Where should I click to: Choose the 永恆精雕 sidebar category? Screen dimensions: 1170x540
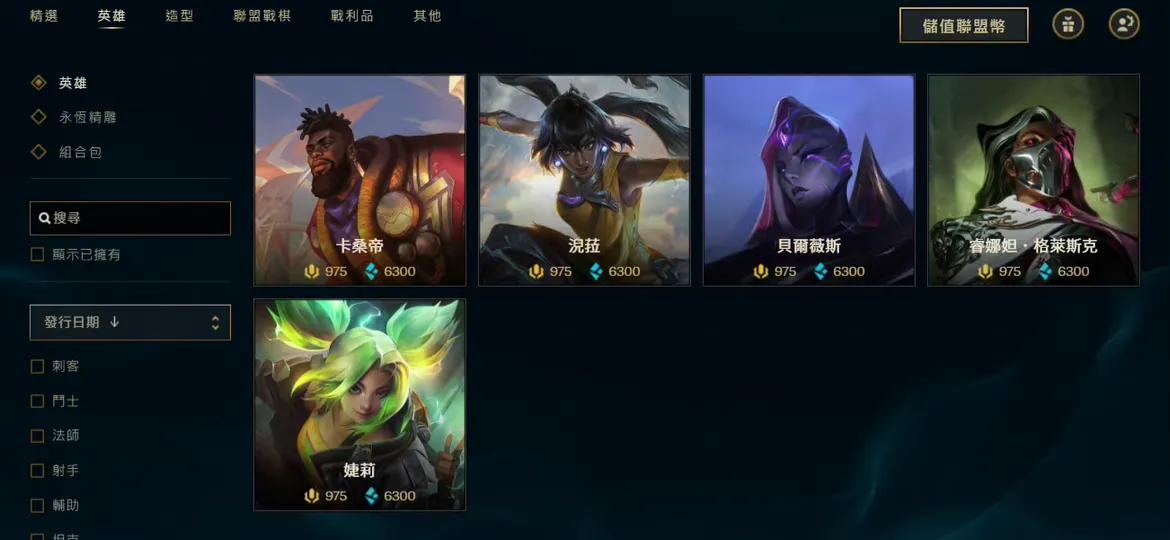(x=87, y=117)
